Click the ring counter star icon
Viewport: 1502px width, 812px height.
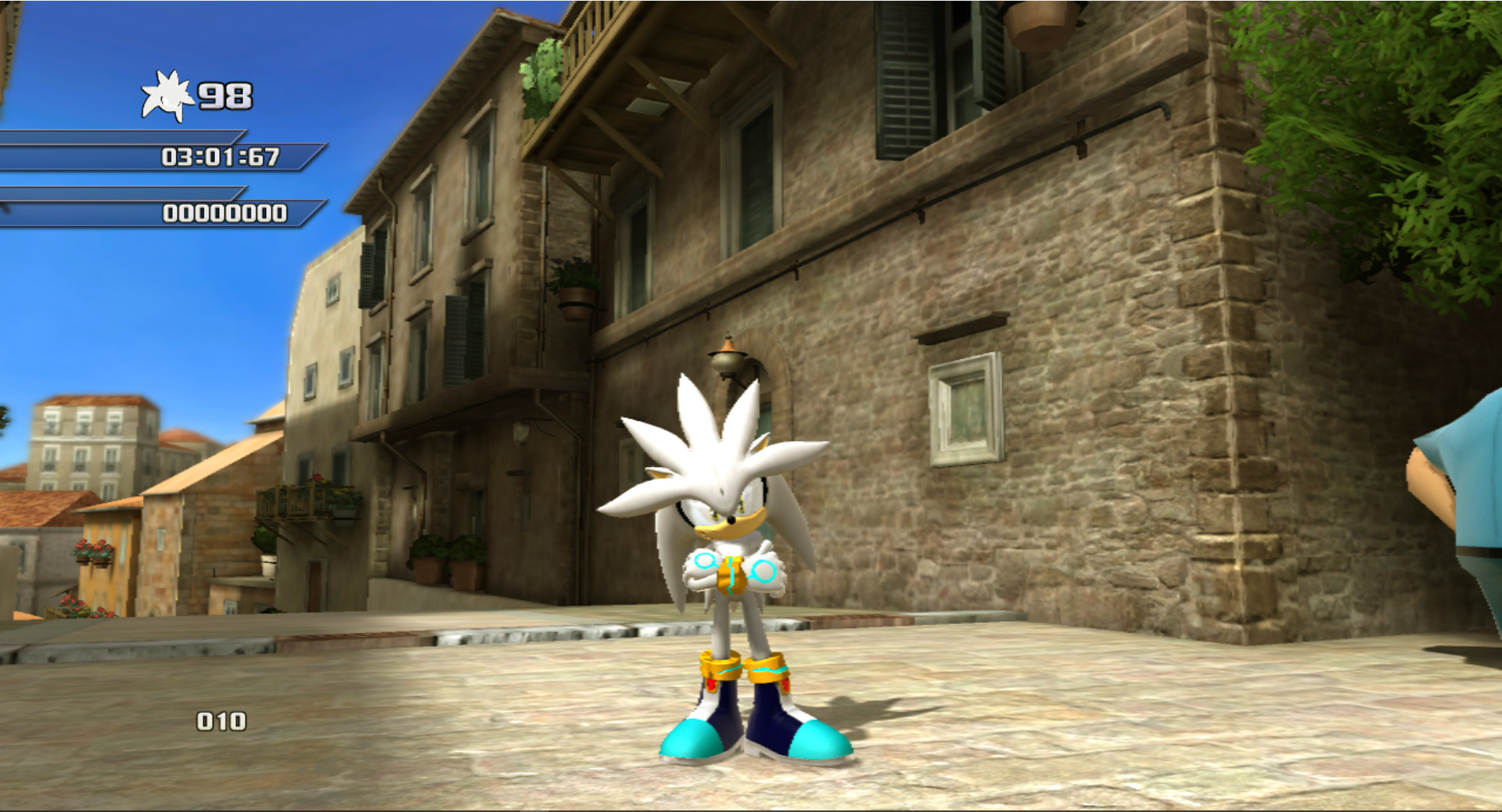(x=168, y=95)
